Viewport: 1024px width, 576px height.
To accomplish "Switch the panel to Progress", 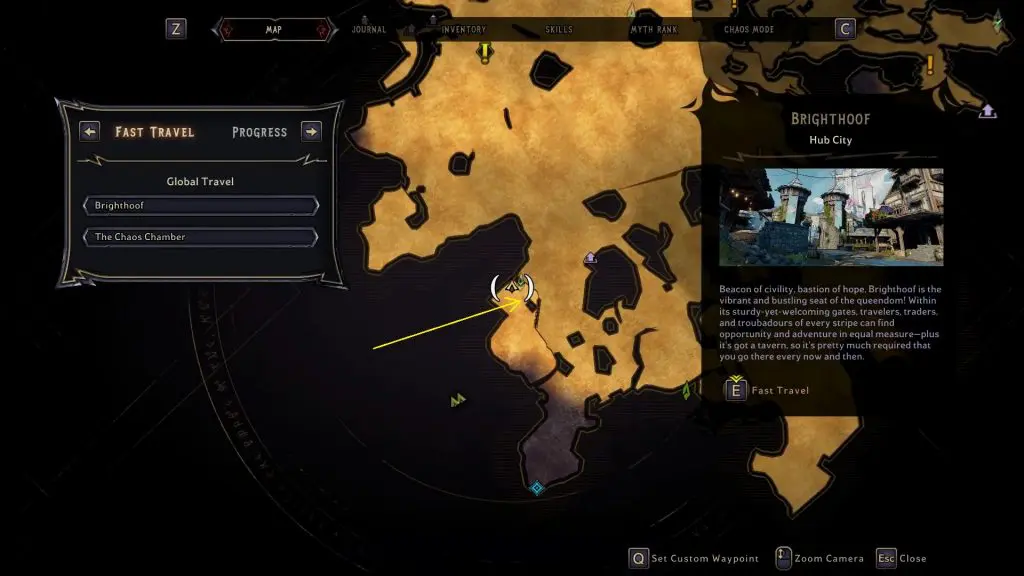I will point(259,132).
